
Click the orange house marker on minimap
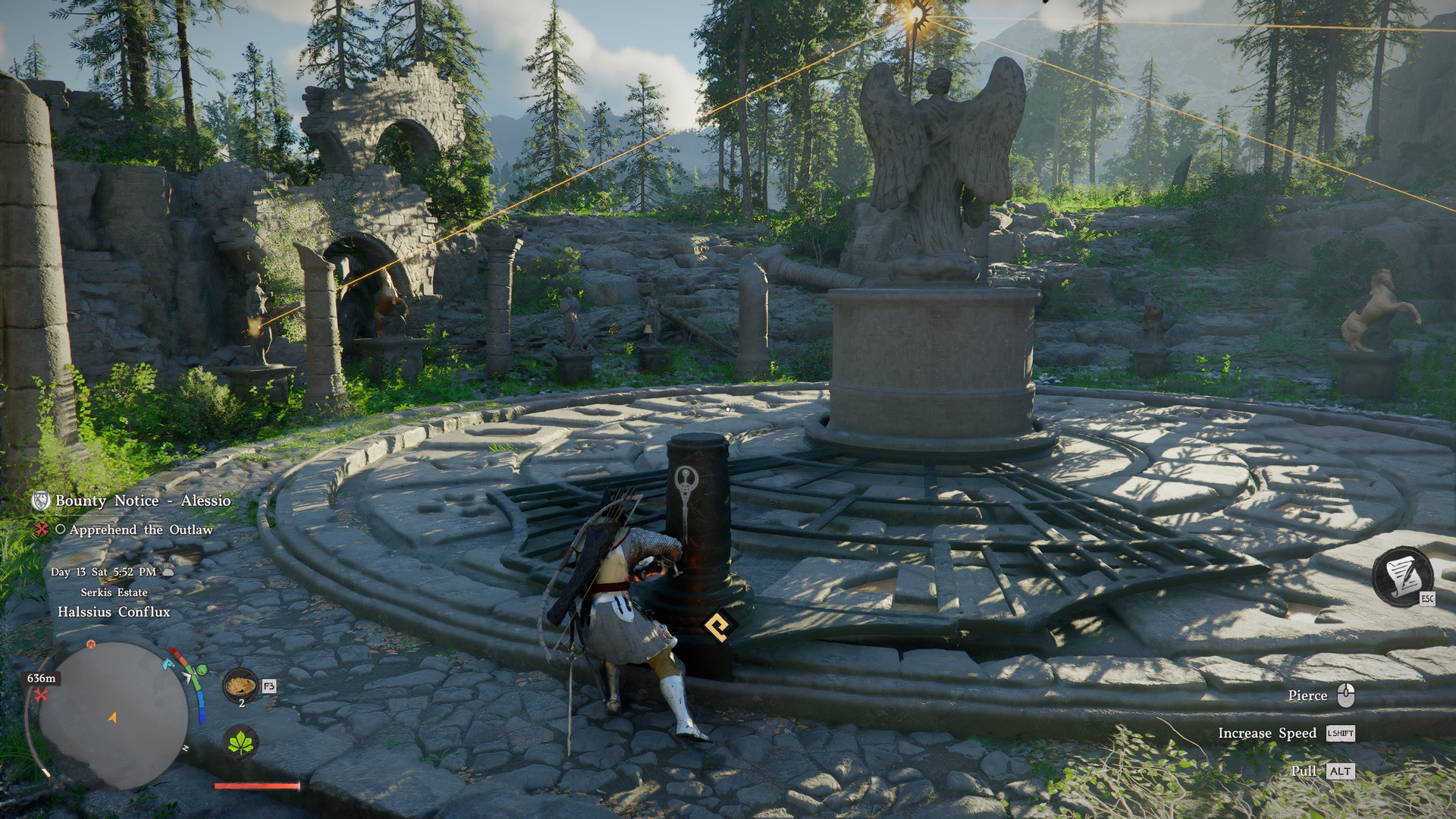click(x=91, y=644)
